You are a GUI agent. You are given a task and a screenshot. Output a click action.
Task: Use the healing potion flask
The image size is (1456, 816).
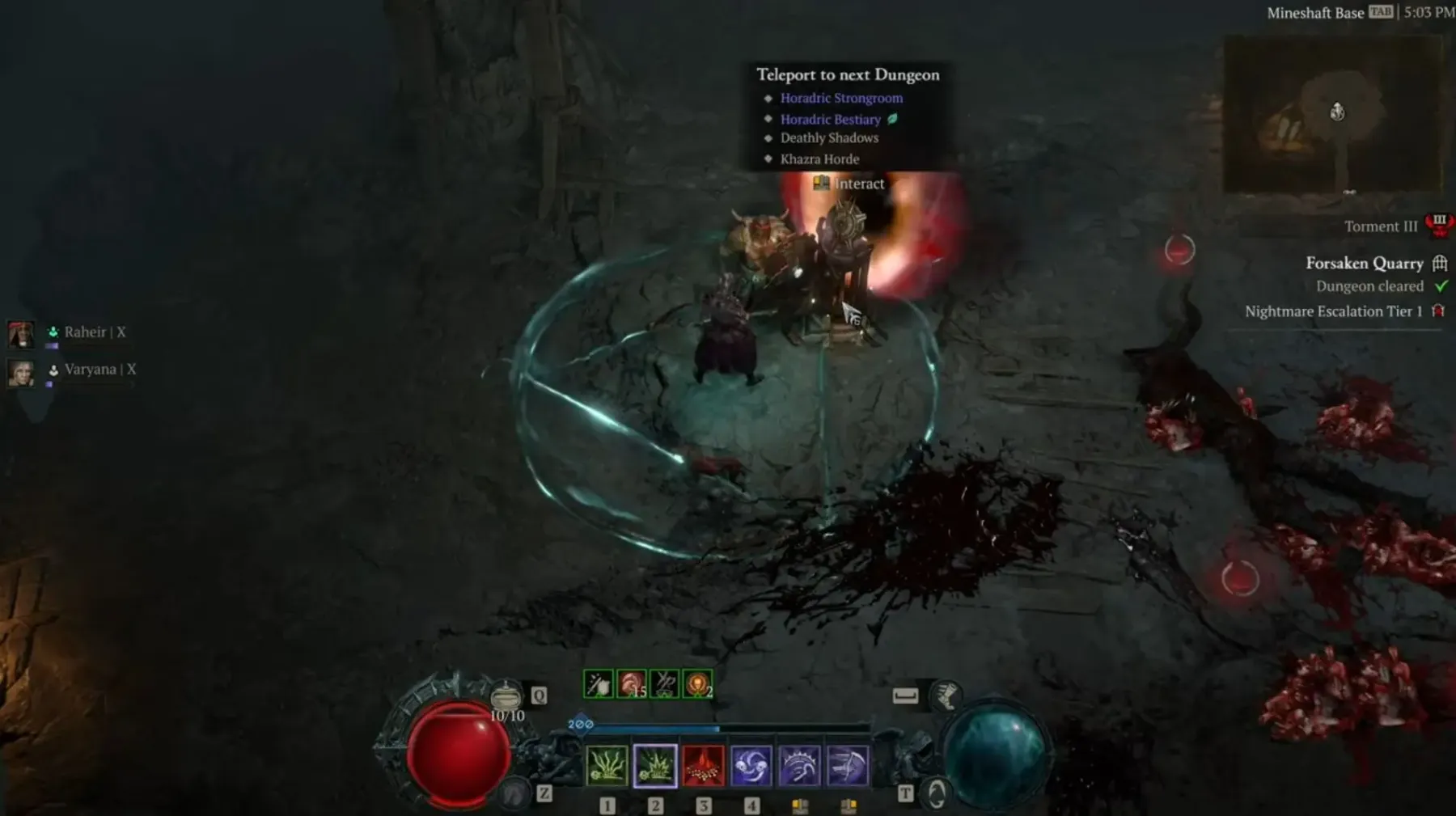pyautogui.click(x=507, y=696)
